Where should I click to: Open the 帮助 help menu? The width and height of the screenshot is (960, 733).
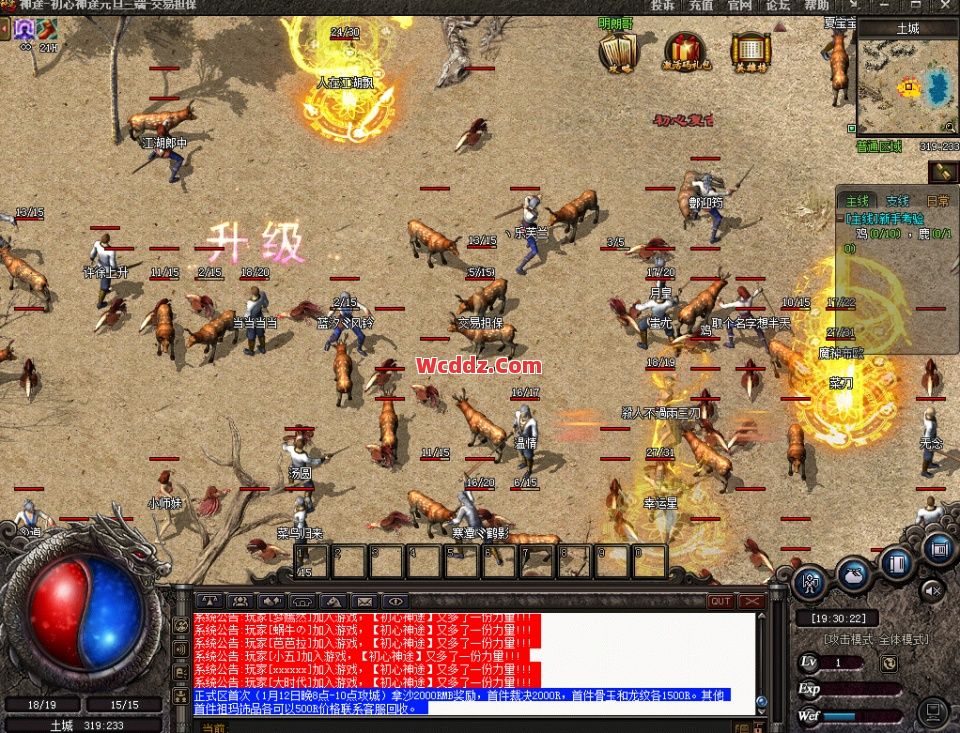816,5
